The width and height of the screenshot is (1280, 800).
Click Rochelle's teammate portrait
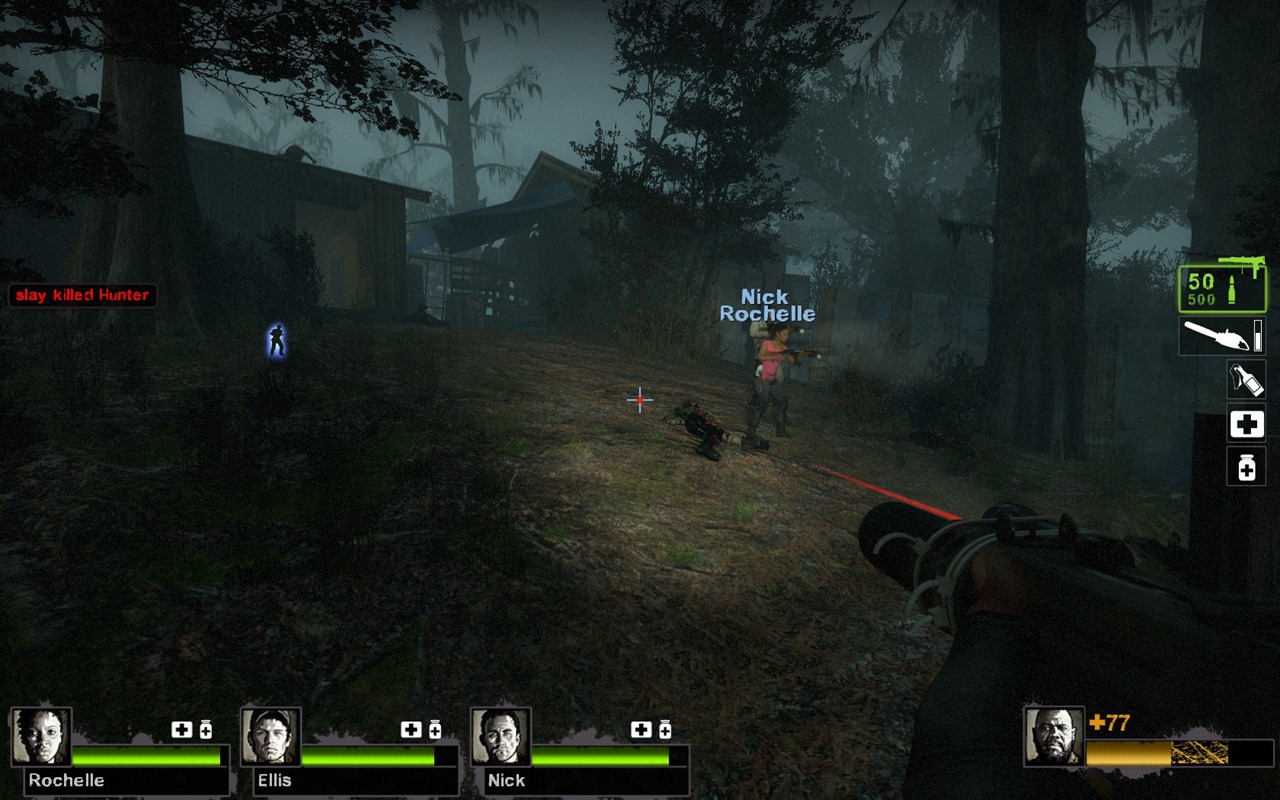point(41,737)
